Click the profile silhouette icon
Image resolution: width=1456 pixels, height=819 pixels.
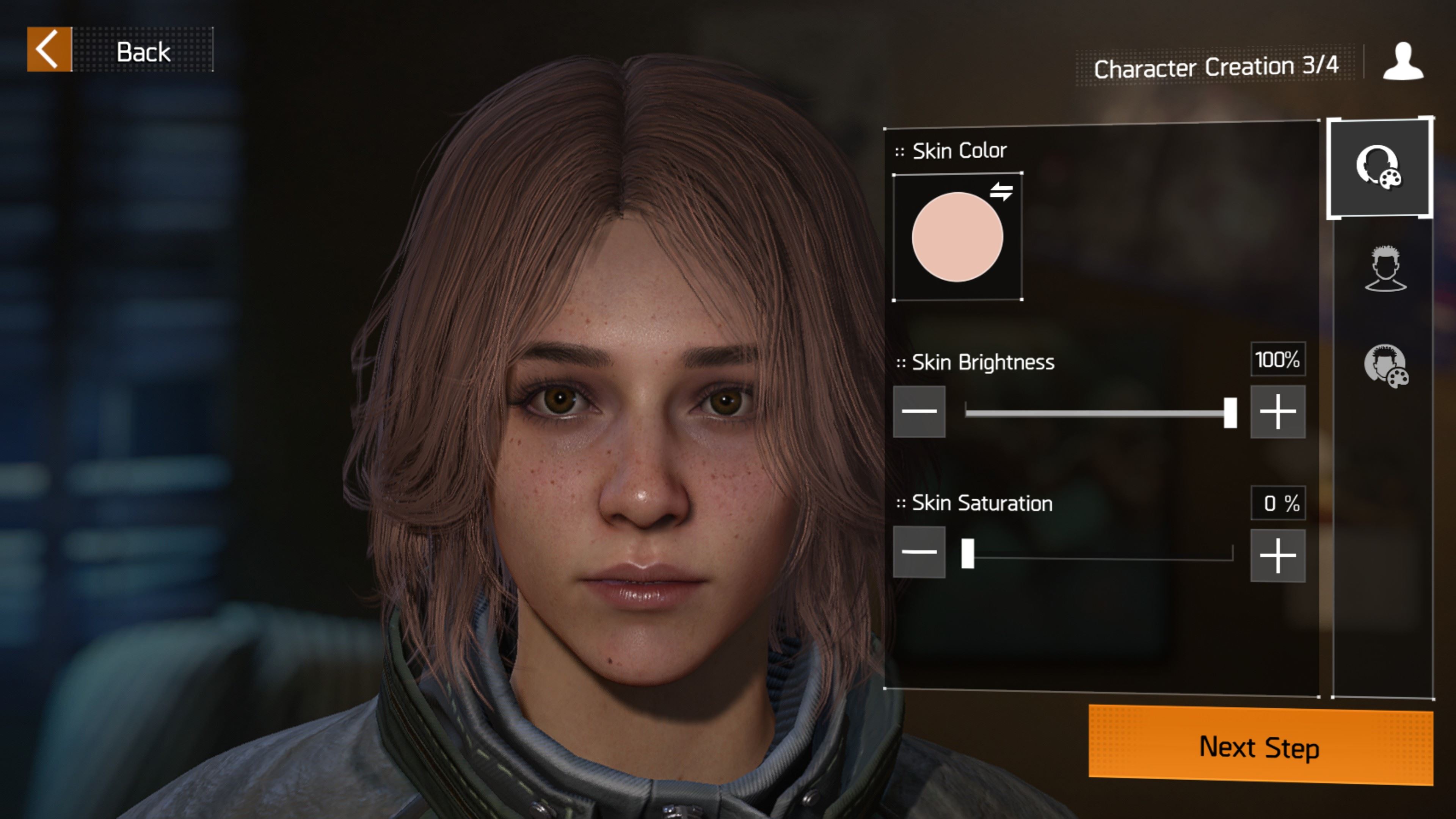coord(1403,62)
